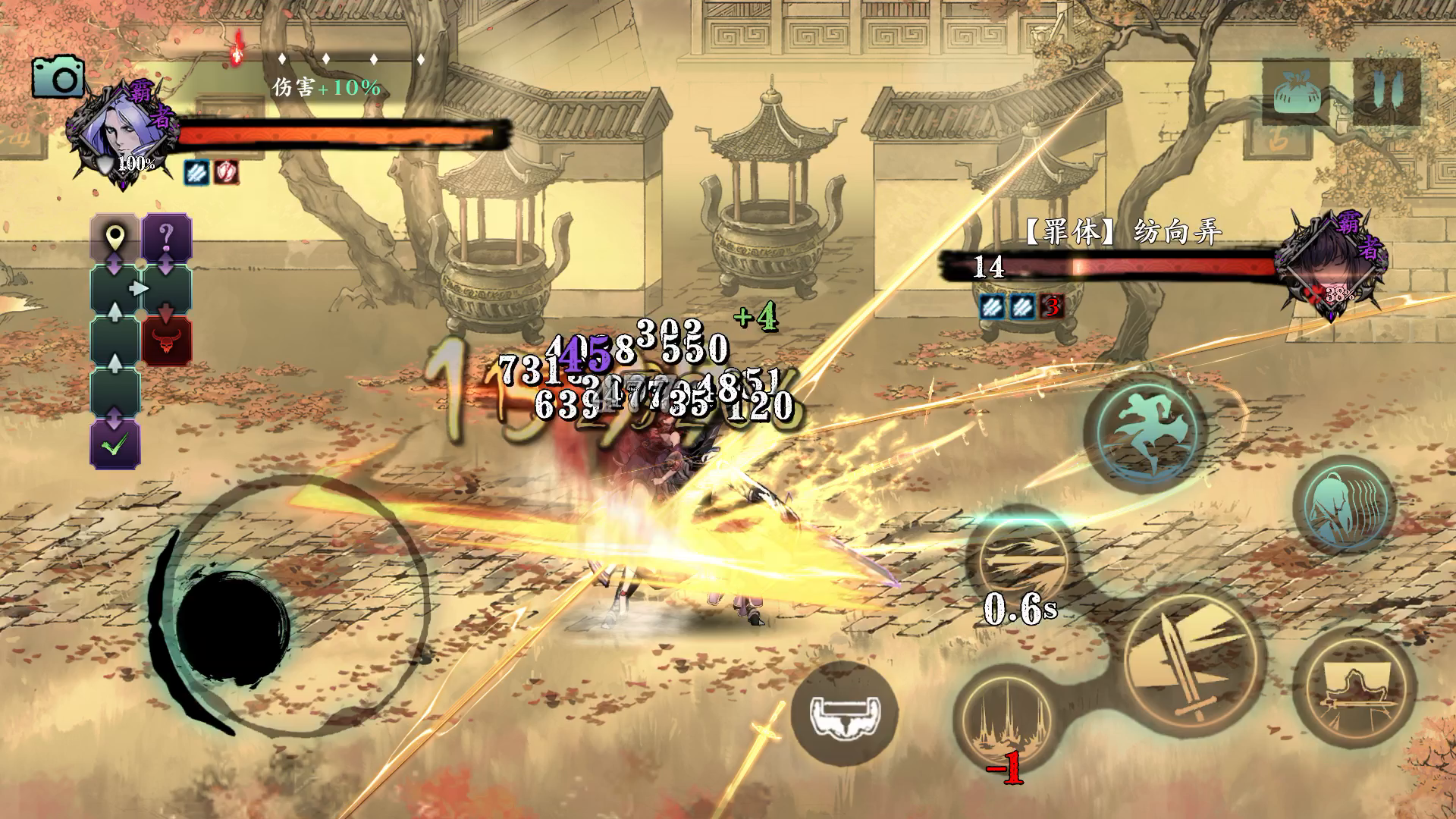The image size is (1456, 819).
Task: Tap the camera screenshot icon
Action: (58, 77)
